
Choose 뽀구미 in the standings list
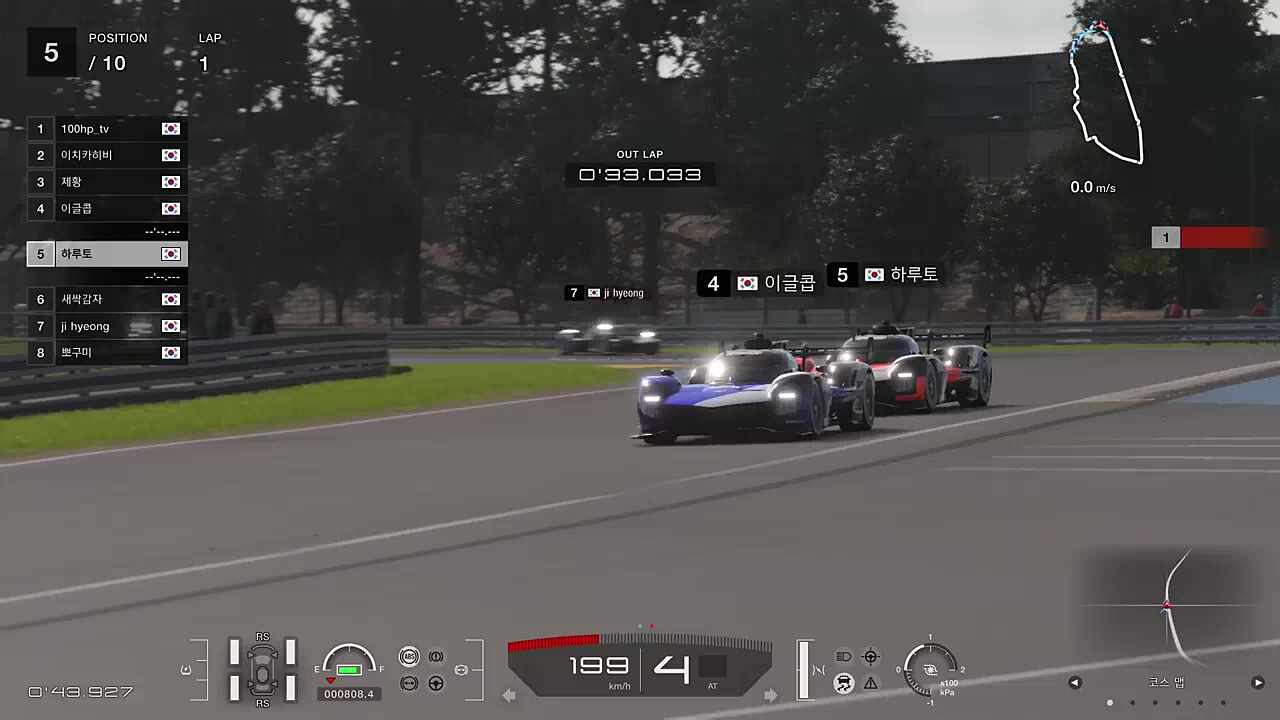(106, 352)
